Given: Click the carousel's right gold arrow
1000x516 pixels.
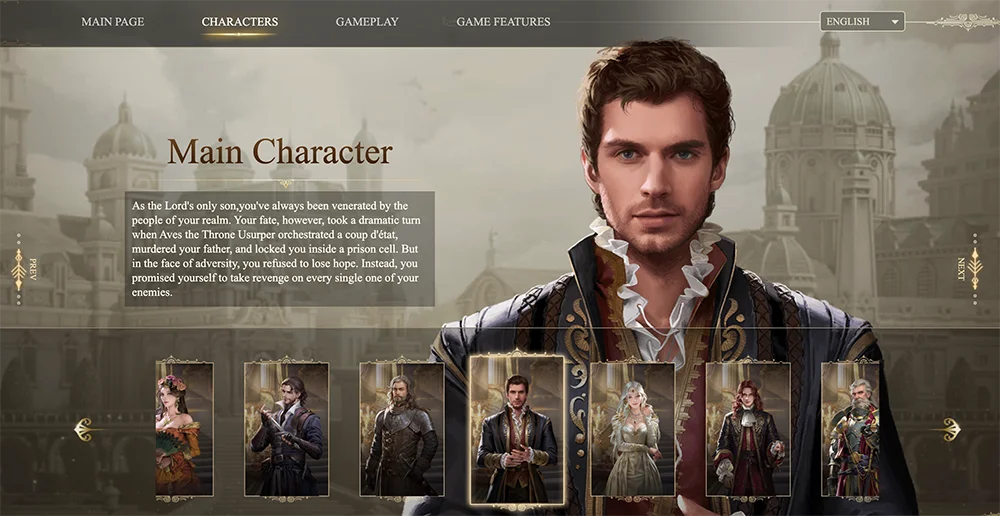Looking at the screenshot, I should pos(948,430).
